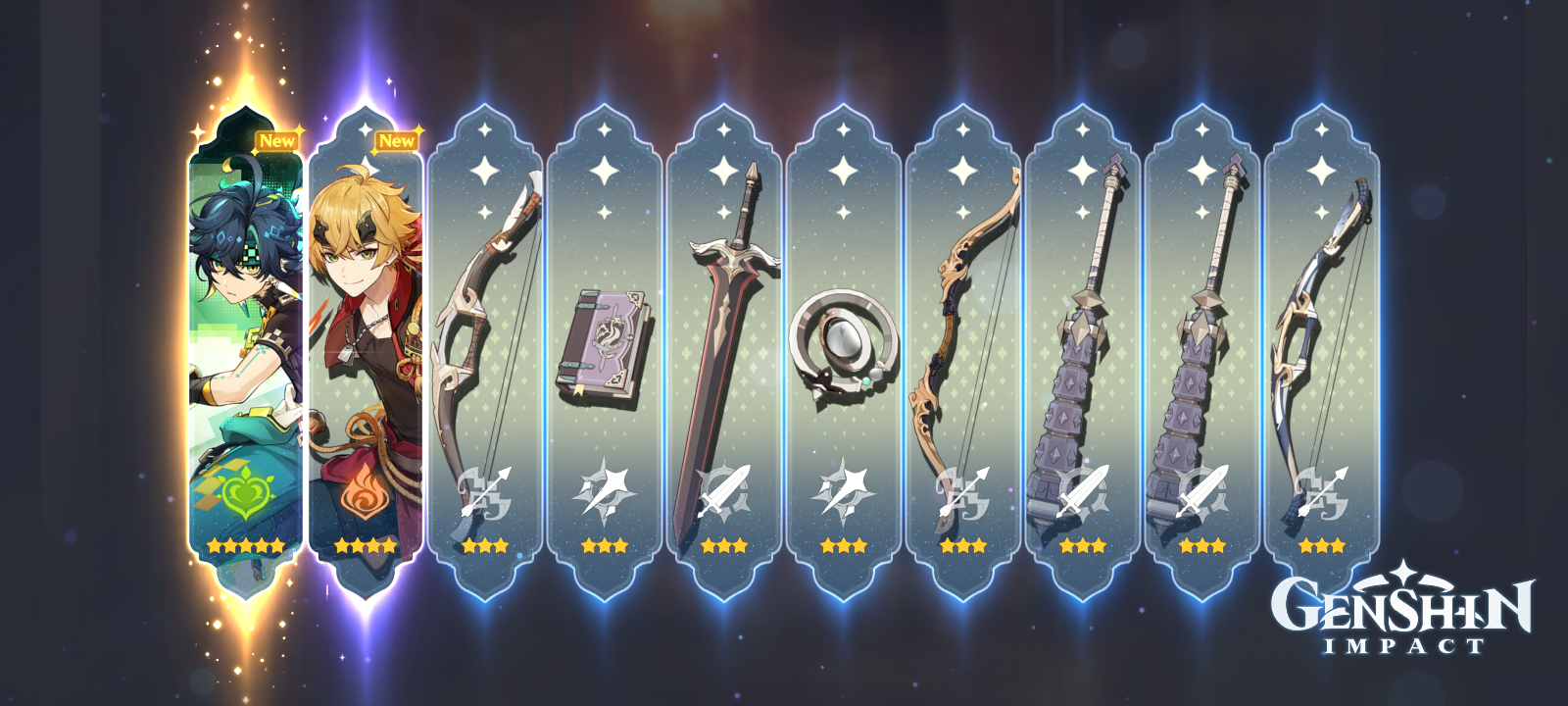Click the New badge on Thoma's card
Image resolution: width=1568 pixels, height=706 pixels.
398,140
